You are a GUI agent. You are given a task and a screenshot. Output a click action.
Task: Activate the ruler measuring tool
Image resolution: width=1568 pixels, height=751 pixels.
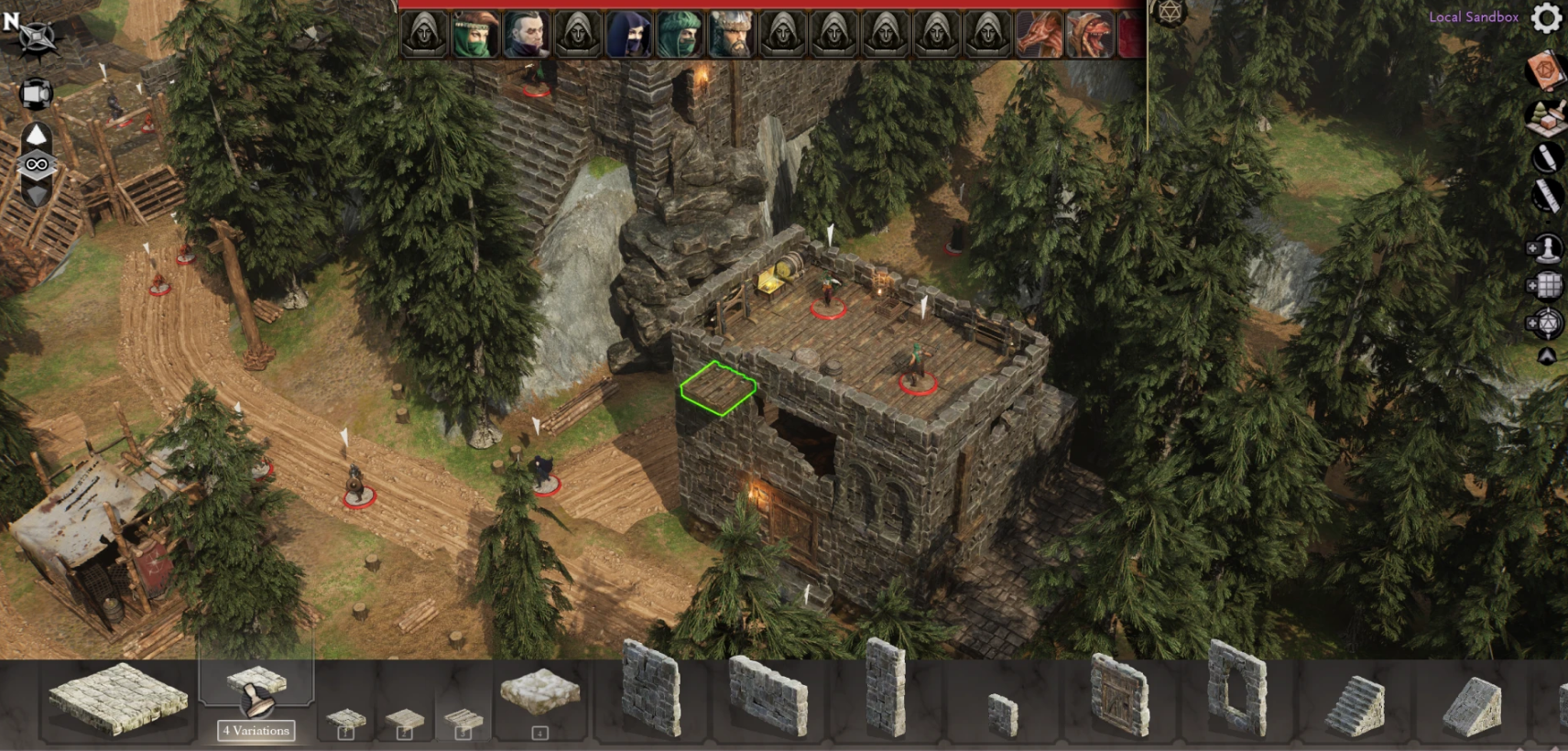pos(1546,195)
